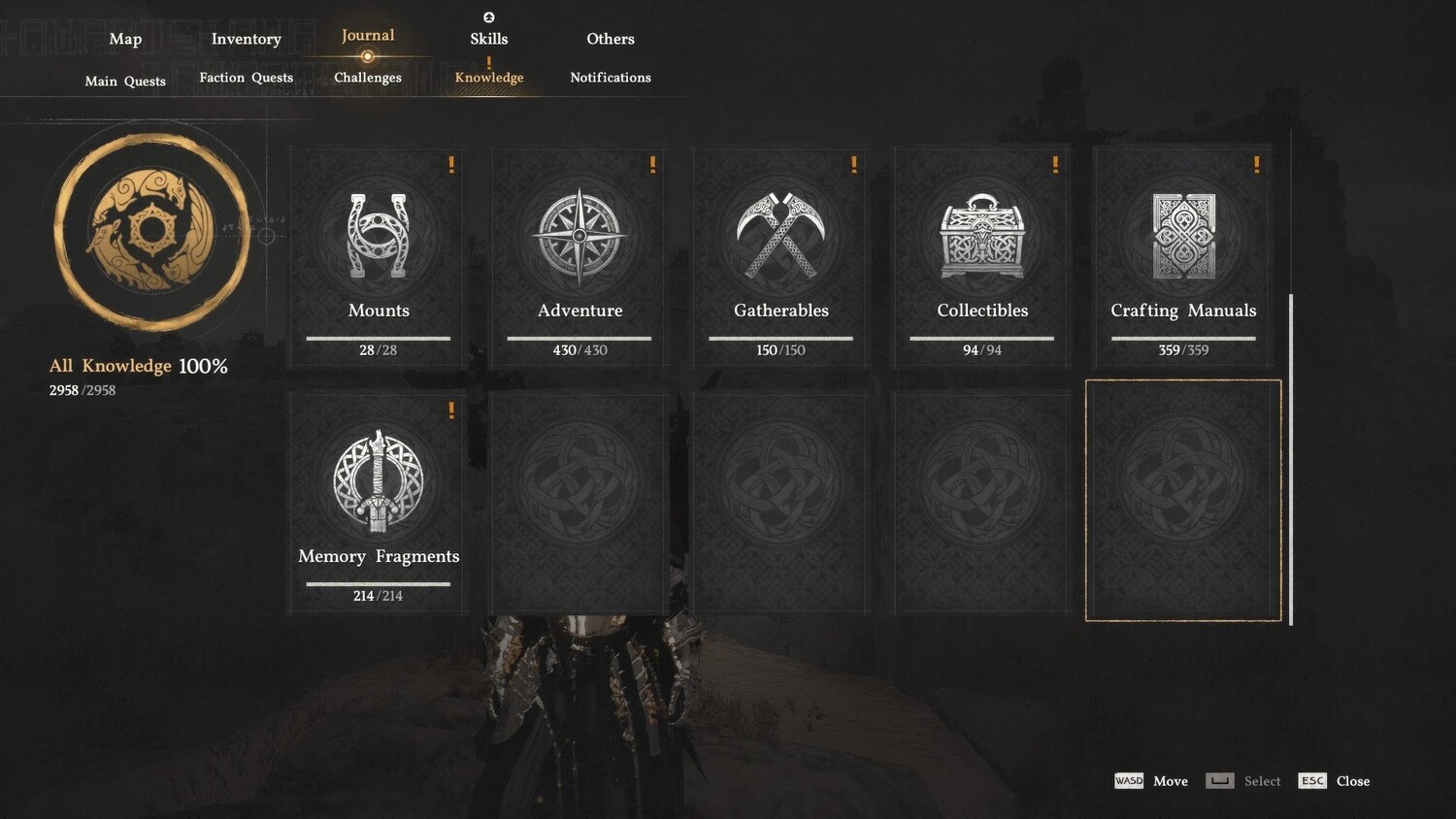
Task: View the Gatherables knowledge card
Action: [780, 257]
